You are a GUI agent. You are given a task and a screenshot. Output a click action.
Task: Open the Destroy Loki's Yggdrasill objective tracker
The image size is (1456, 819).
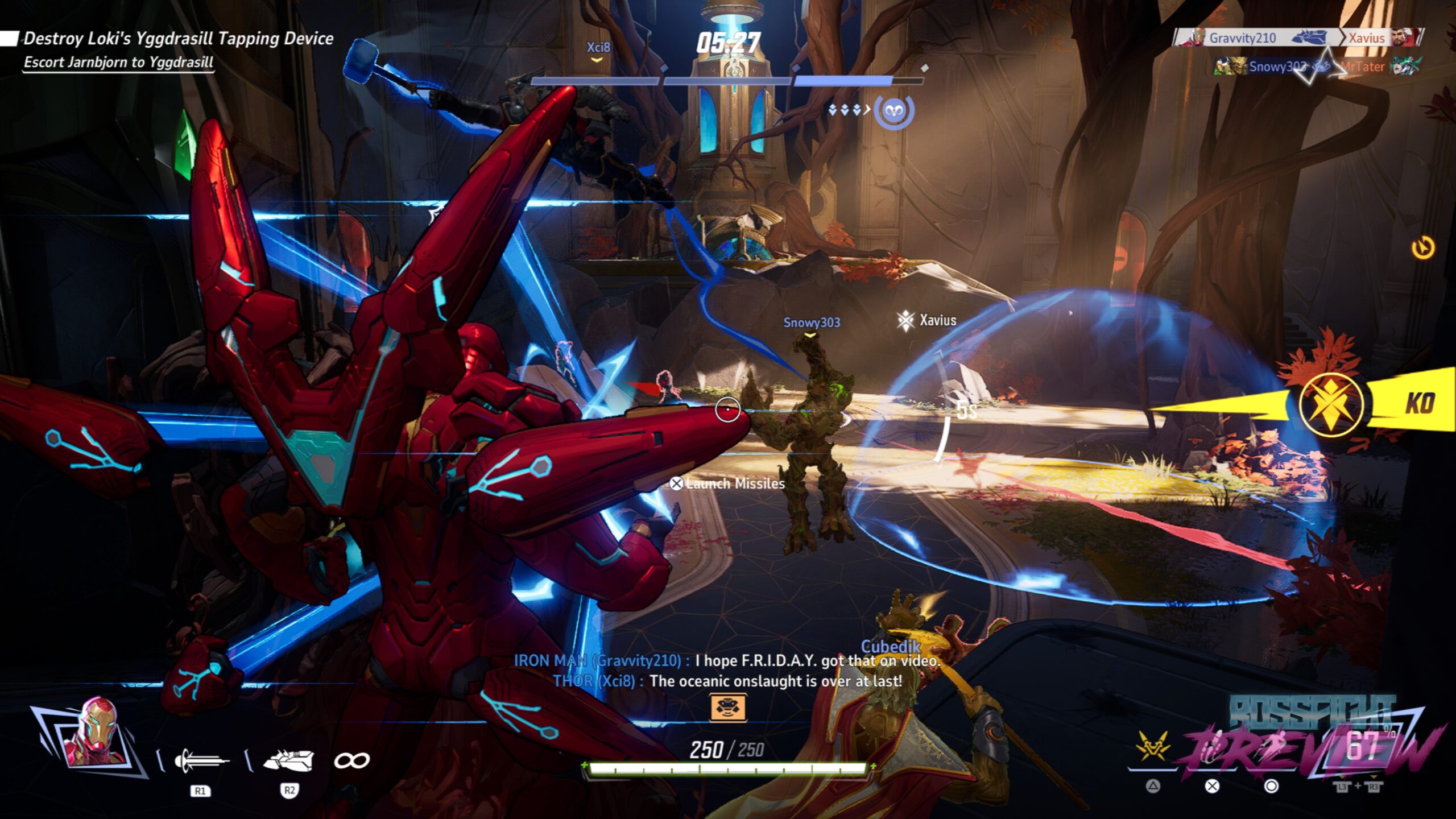pos(177,39)
